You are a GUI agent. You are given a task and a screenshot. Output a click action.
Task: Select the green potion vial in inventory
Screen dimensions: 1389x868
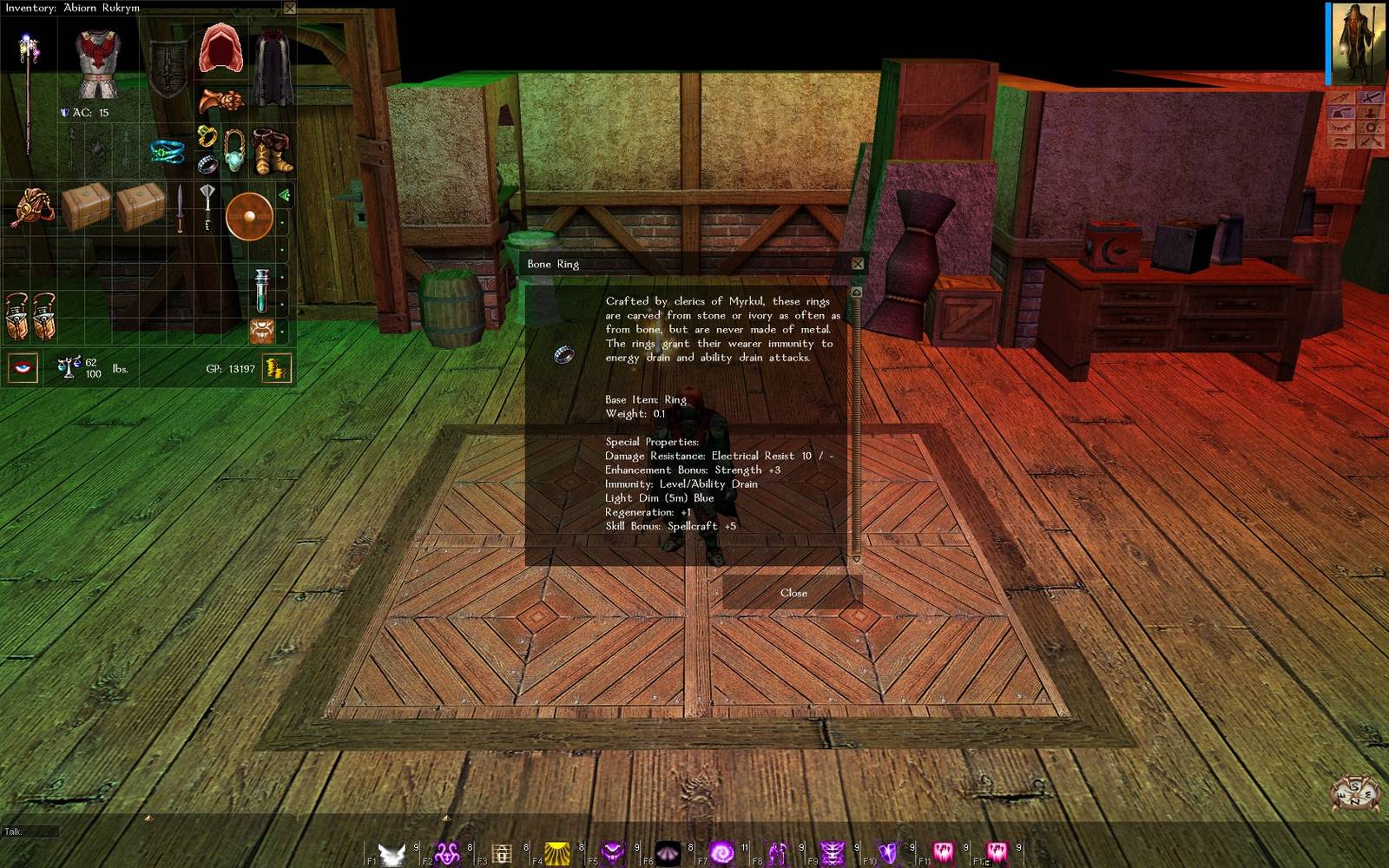(261, 290)
